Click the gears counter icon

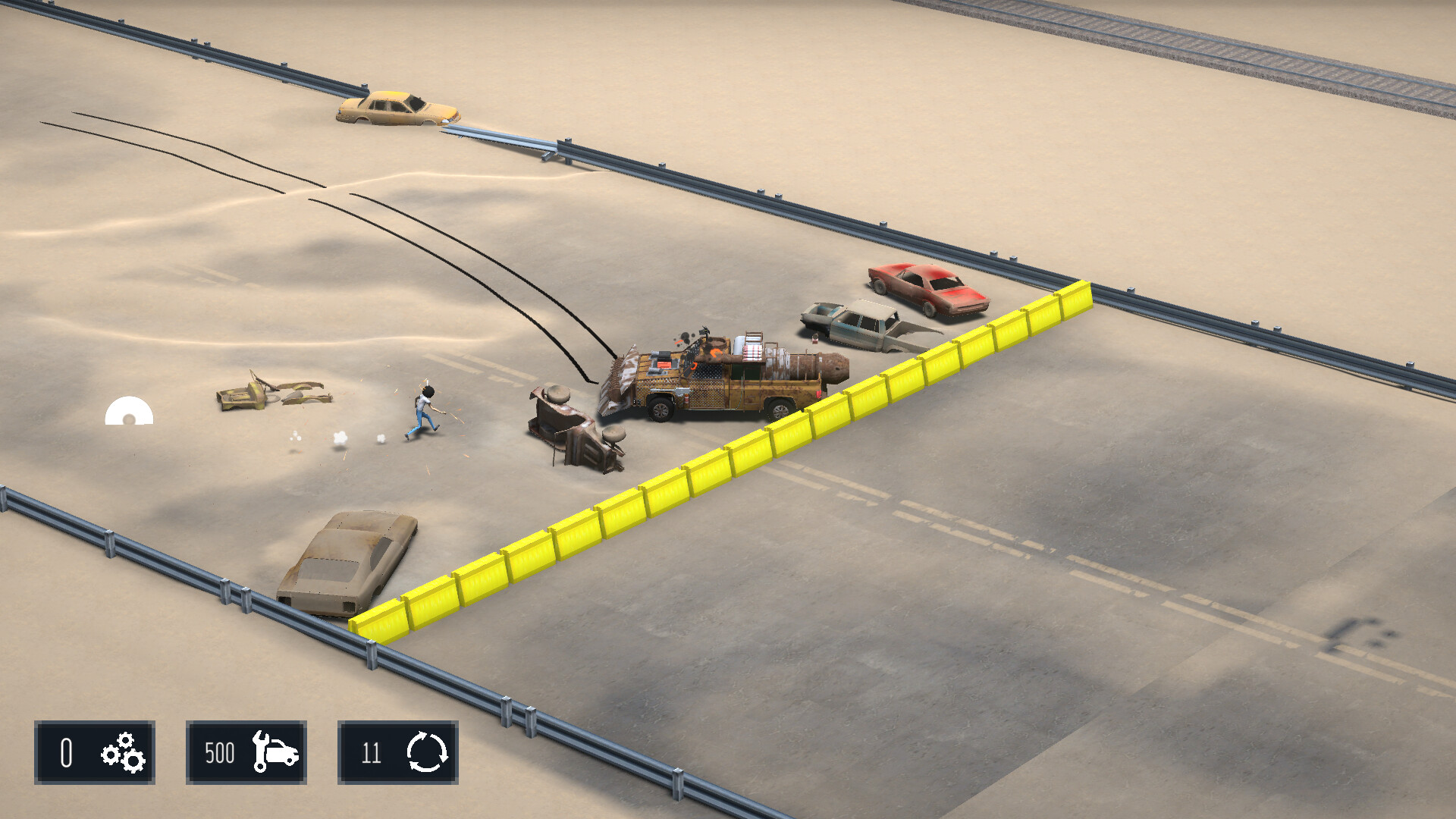tap(121, 752)
